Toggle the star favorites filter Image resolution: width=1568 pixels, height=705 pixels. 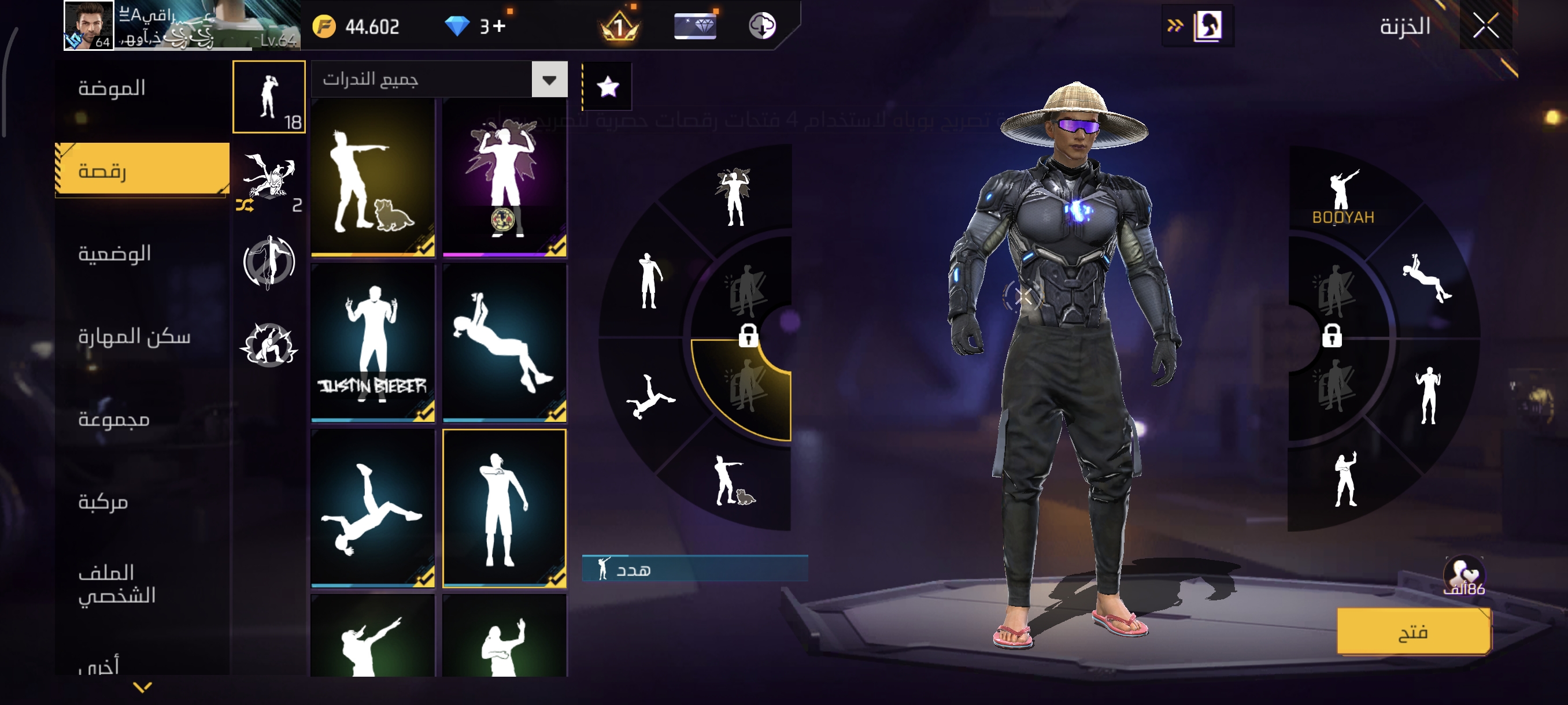[x=608, y=87]
